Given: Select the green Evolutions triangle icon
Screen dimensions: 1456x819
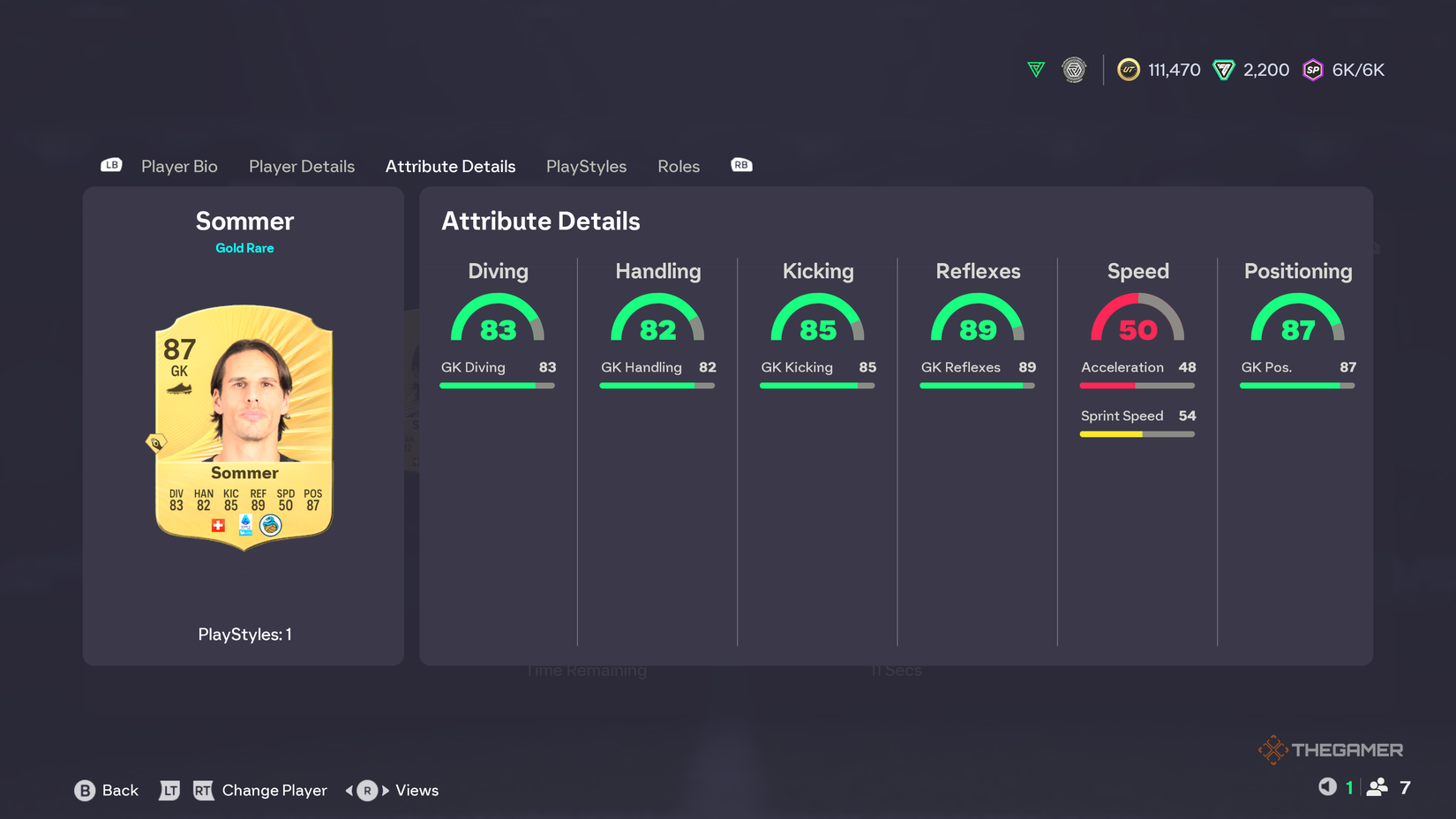Looking at the screenshot, I should click(1034, 70).
